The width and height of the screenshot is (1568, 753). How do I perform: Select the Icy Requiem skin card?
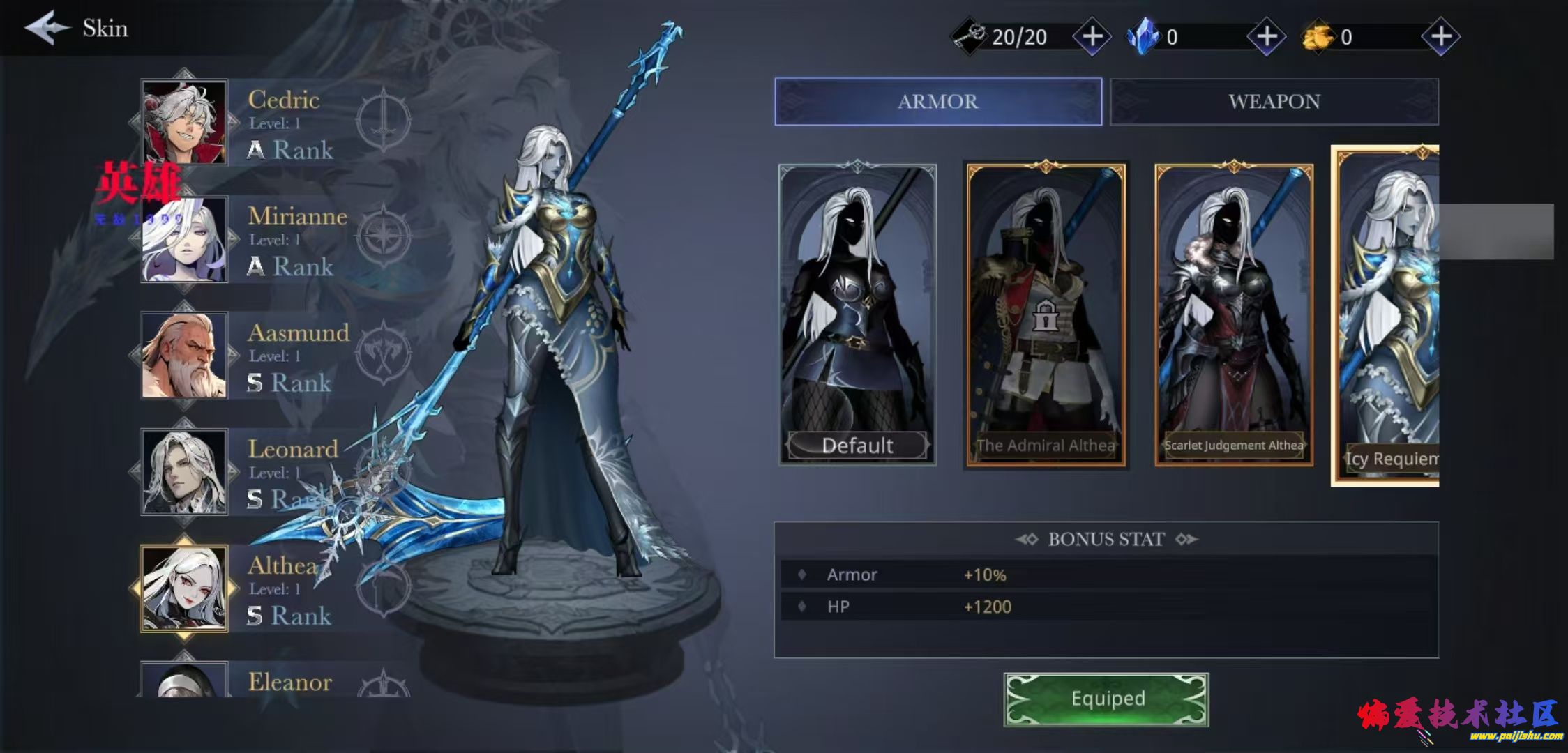click(1387, 315)
